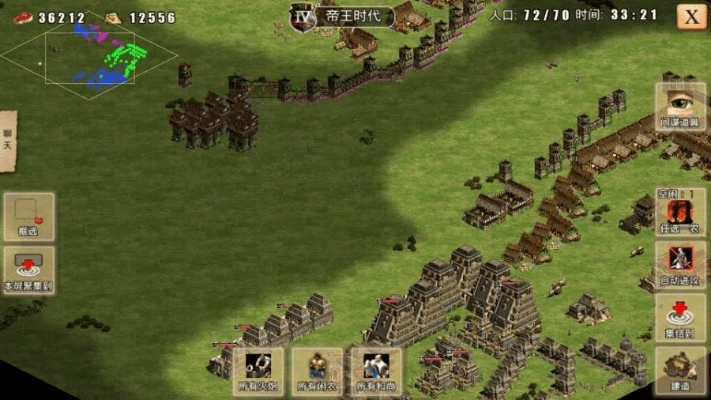711x400 pixels.
Task: Click the button with the red warrior icon
Action: pyautogui.click(x=680, y=212)
